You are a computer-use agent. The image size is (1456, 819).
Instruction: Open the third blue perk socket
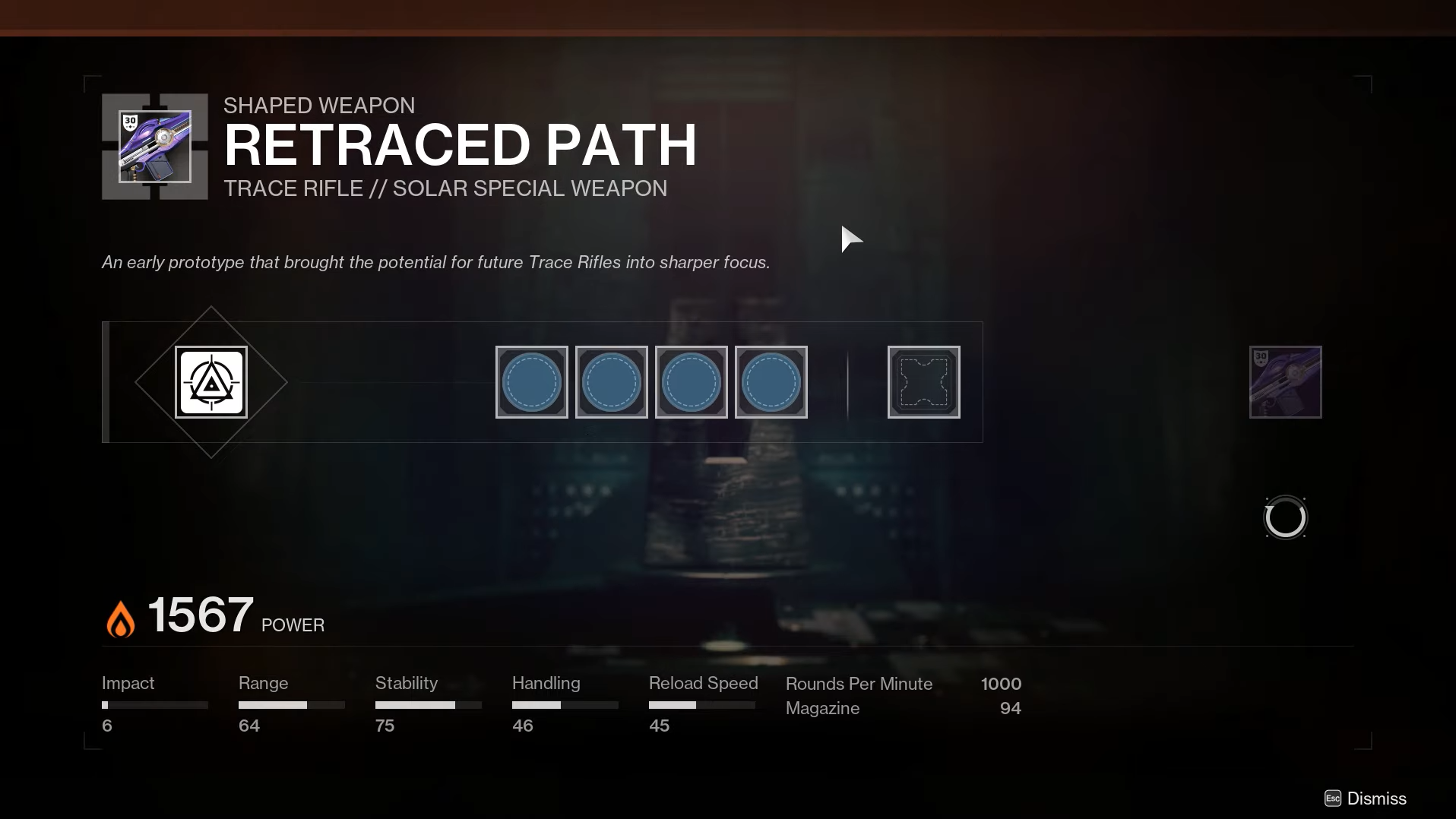coord(692,382)
